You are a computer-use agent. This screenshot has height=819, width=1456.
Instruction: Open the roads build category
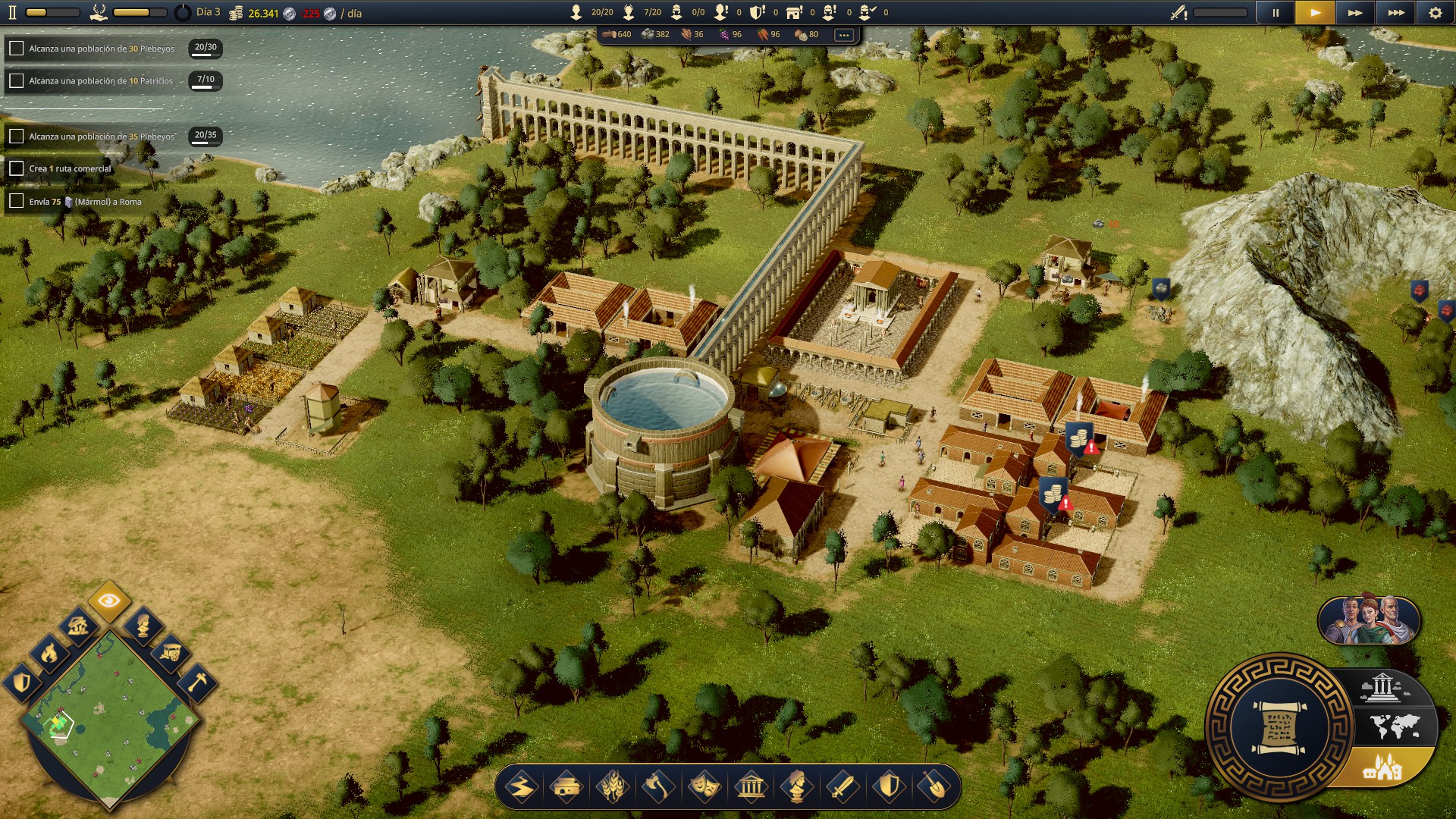click(x=521, y=787)
